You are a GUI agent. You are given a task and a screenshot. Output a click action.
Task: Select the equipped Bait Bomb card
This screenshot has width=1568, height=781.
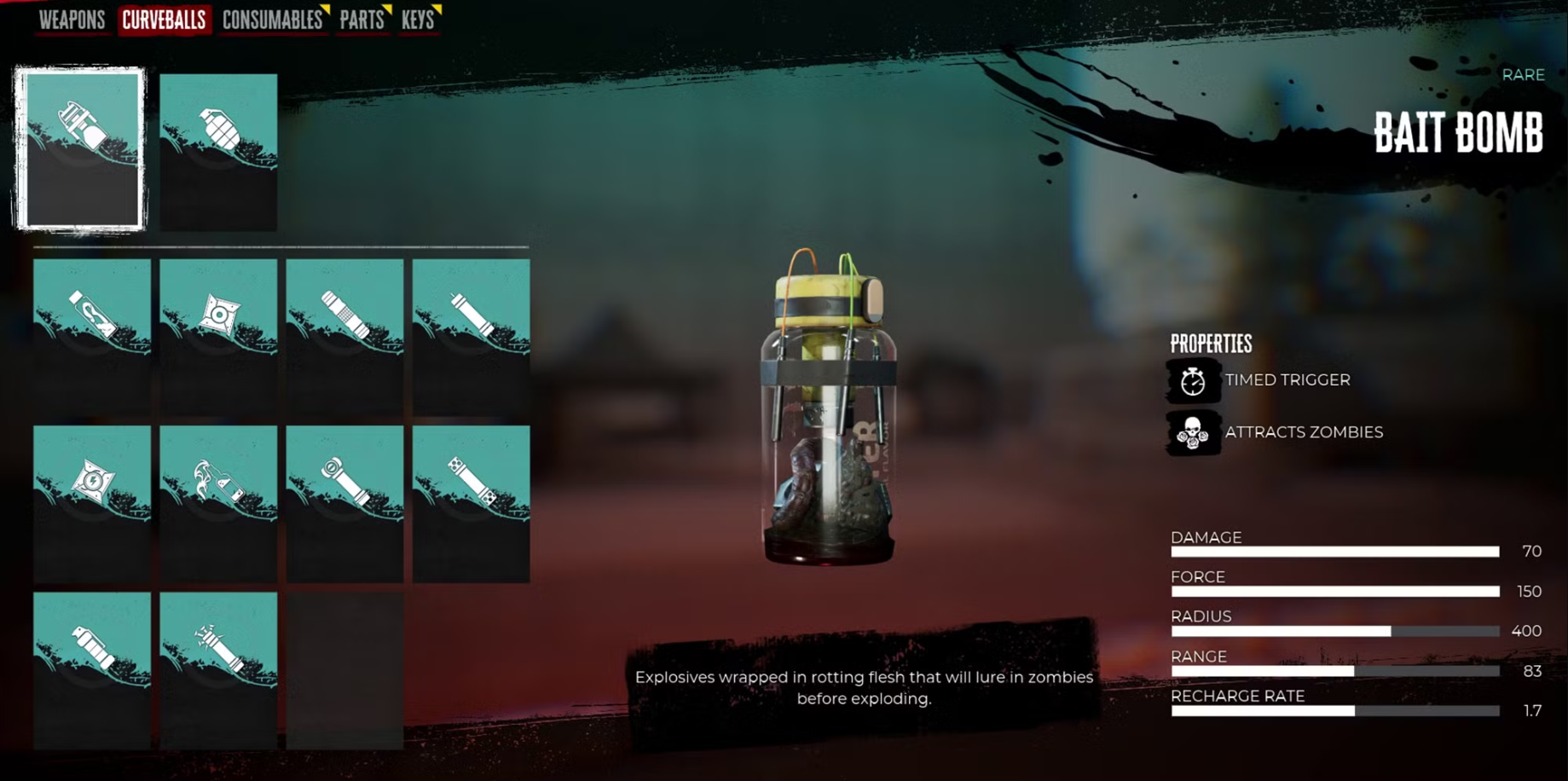81,149
